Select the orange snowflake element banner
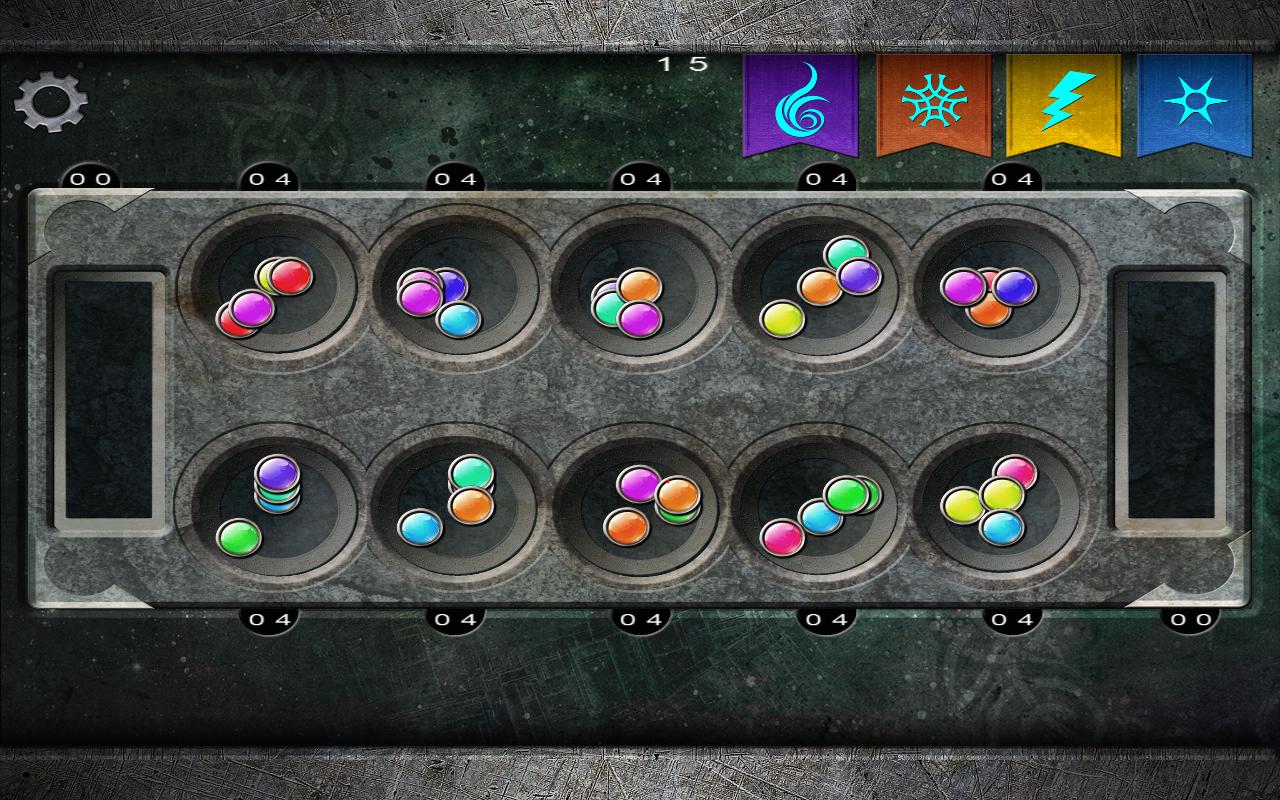Screen dimensions: 1280x800 click(x=932, y=105)
